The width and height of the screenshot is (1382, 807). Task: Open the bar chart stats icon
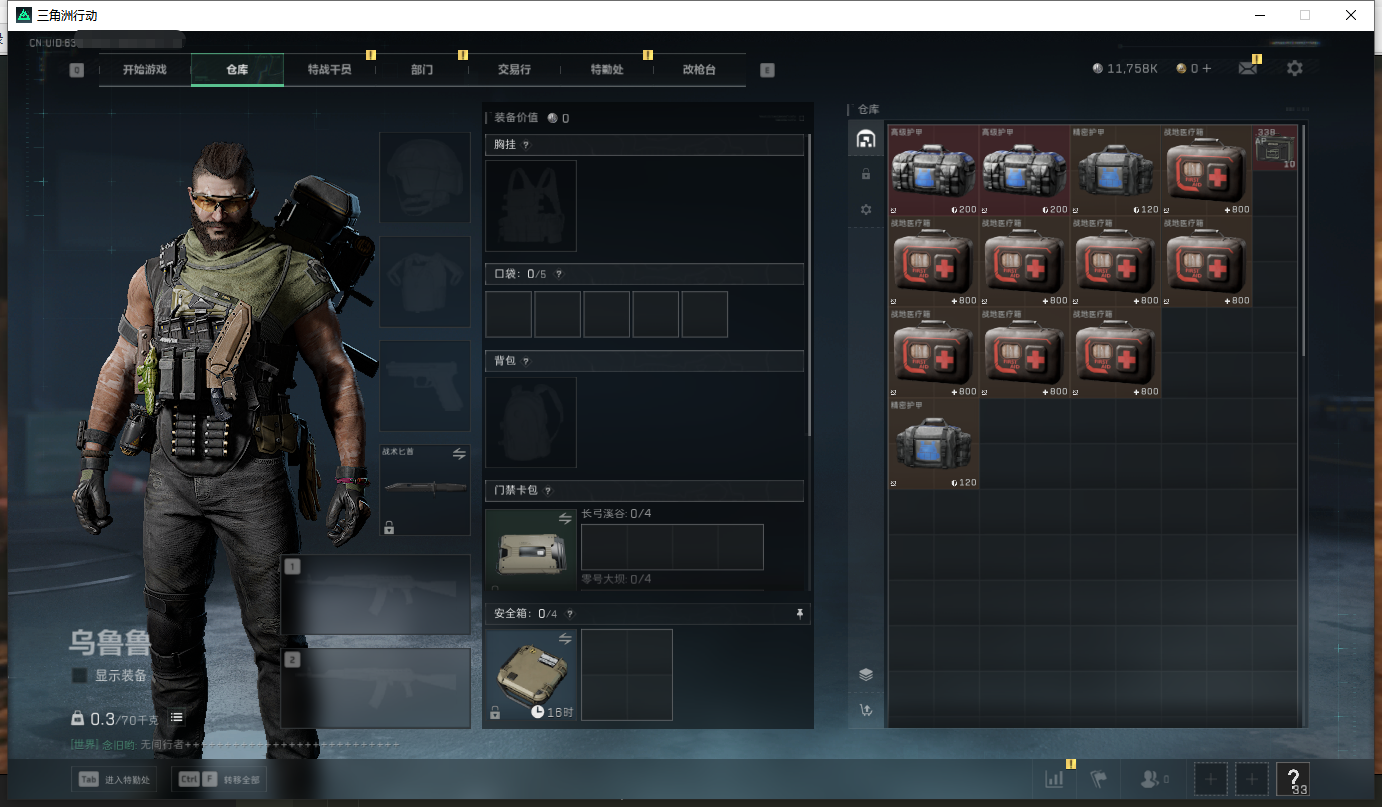tap(1054, 778)
